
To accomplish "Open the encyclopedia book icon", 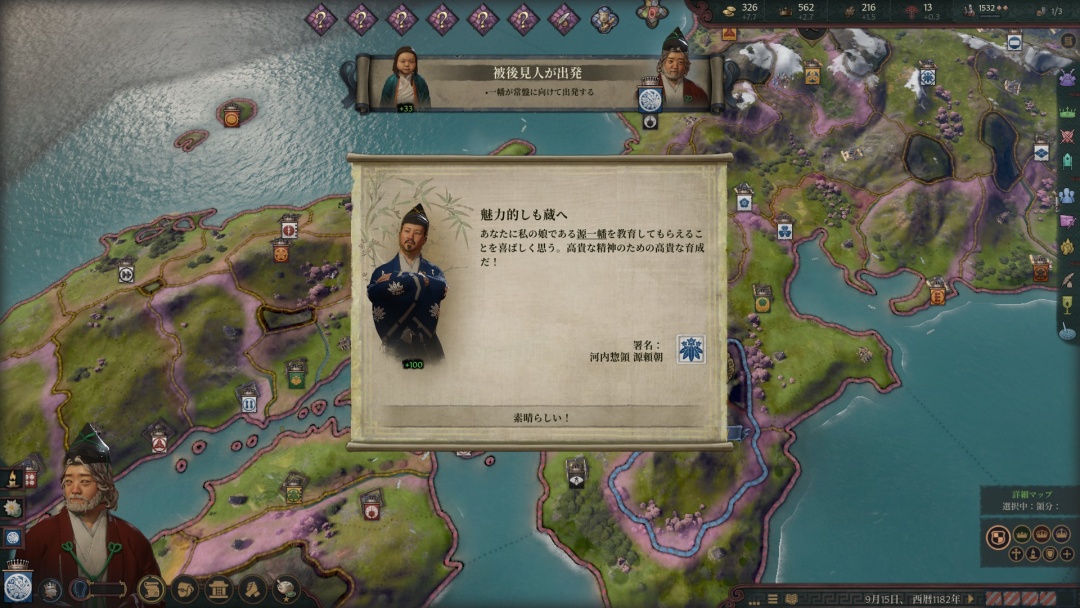I will 789,598.
